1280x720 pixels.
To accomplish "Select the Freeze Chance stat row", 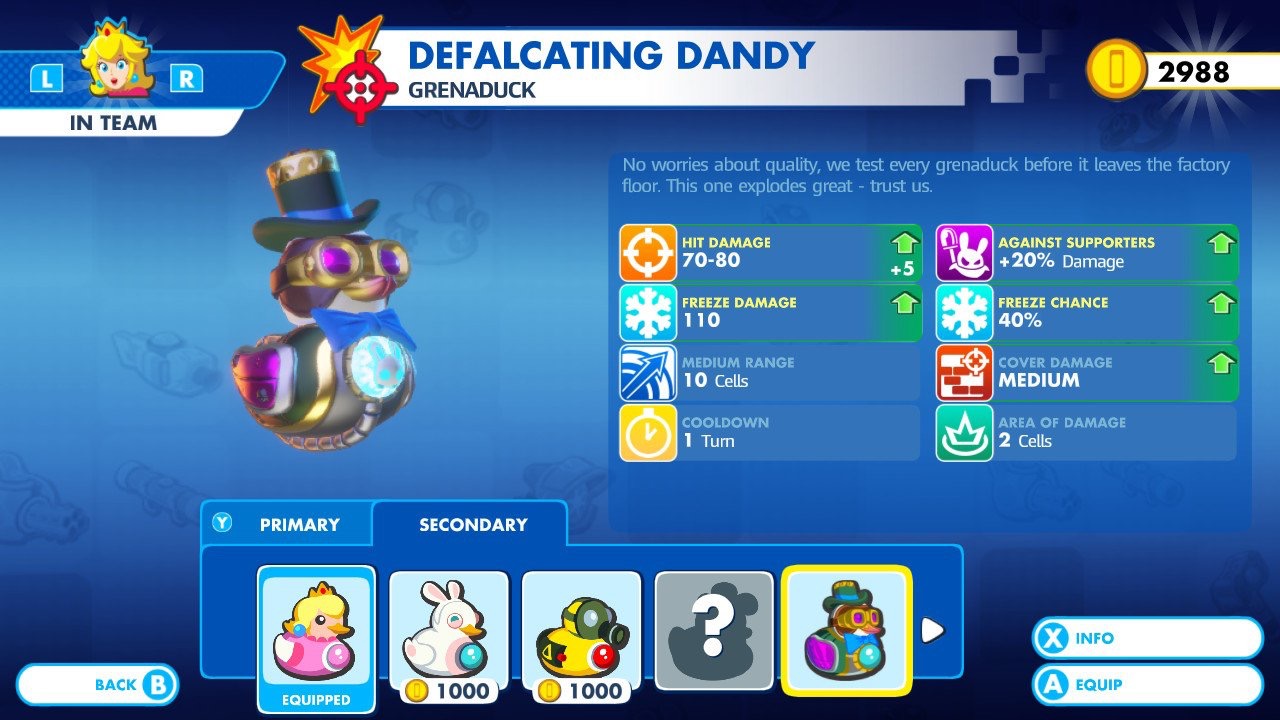I will coord(1087,312).
